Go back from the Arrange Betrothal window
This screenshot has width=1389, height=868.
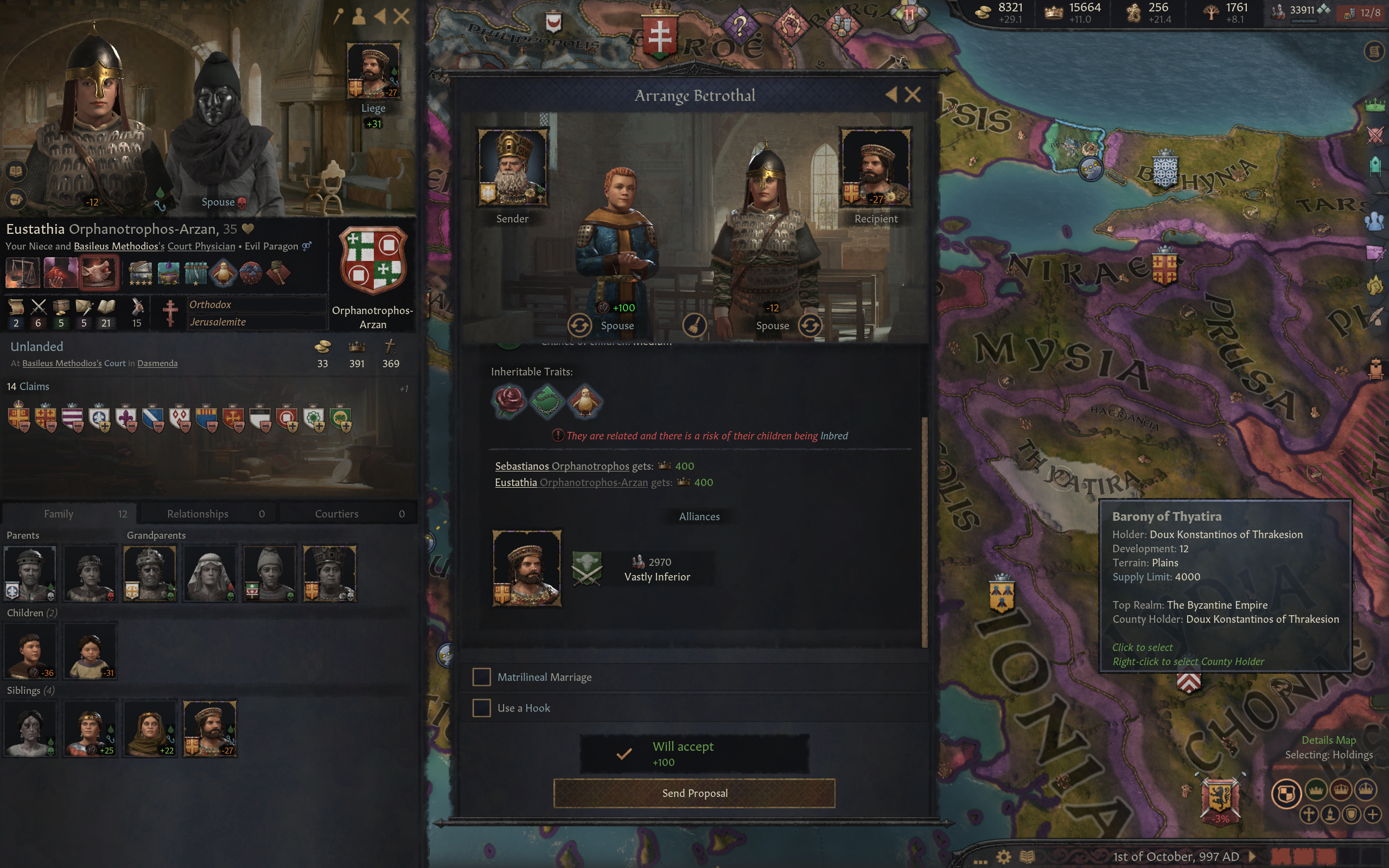click(891, 95)
